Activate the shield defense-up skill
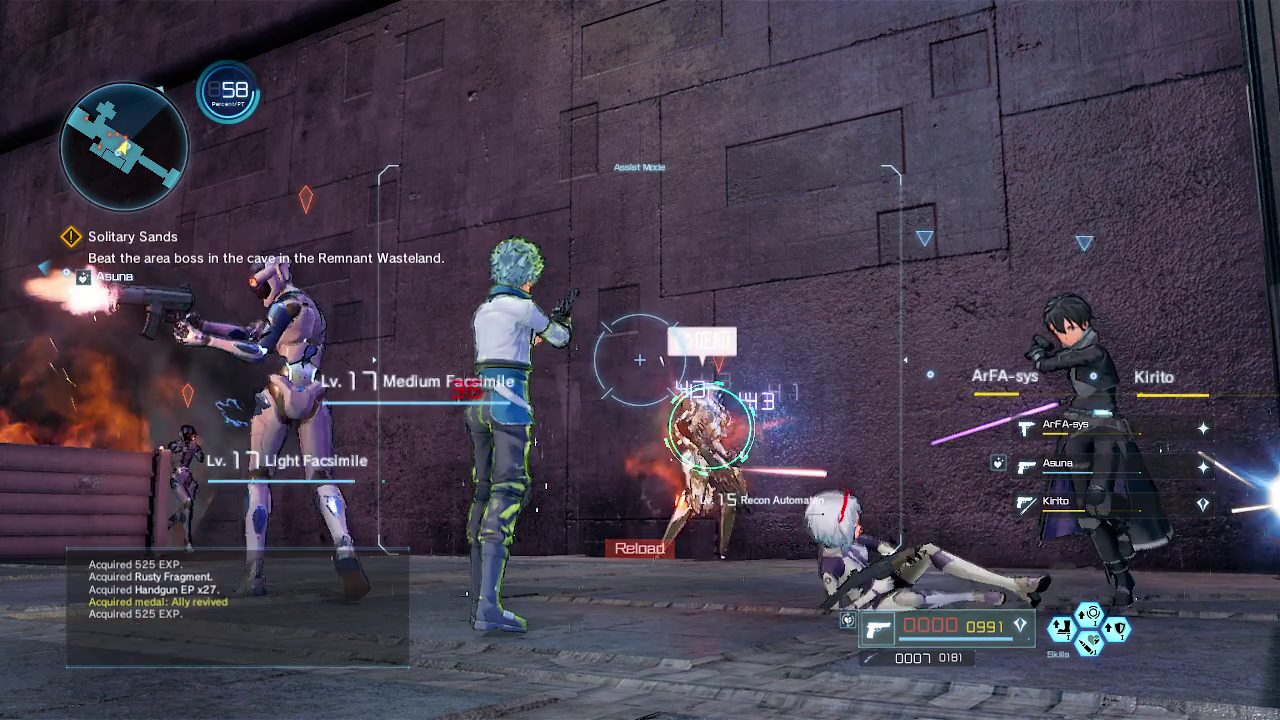 1117,629
